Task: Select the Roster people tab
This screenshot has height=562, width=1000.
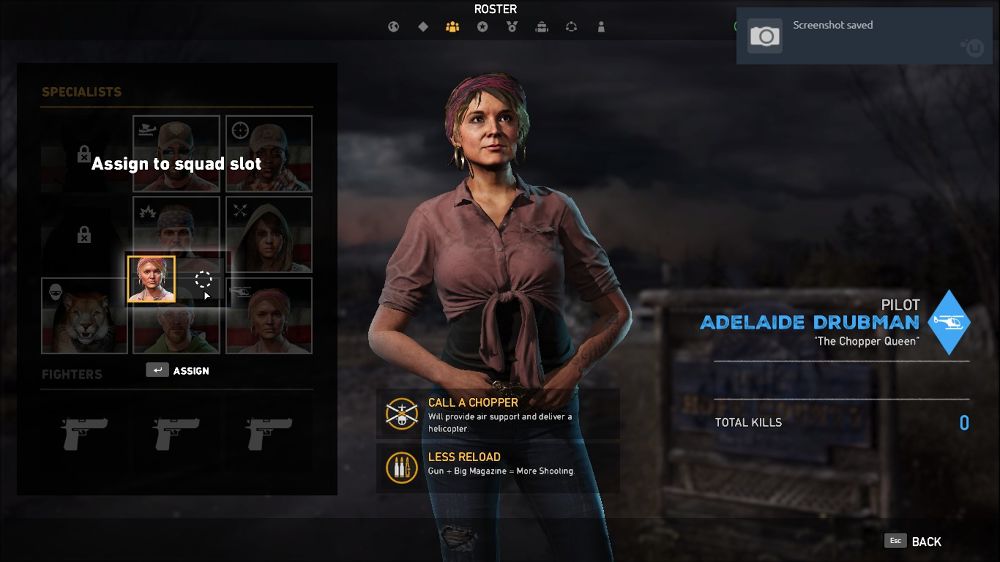Action: (x=452, y=27)
